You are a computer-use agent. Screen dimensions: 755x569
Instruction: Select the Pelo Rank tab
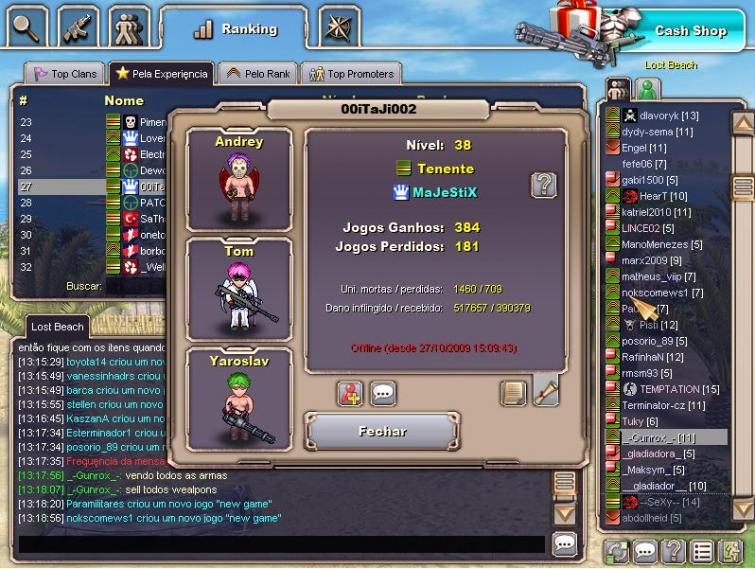pyautogui.click(x=256, y=74)
